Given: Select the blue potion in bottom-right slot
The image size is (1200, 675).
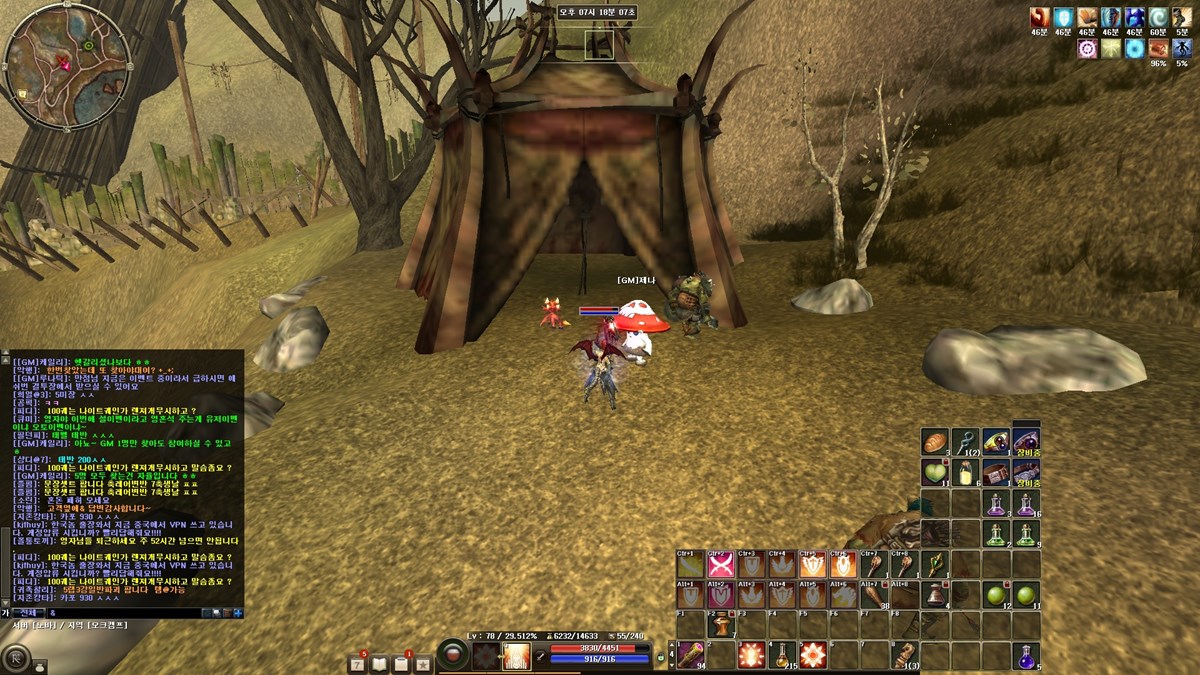Looking at the screenshot, I should (1027, 656).
